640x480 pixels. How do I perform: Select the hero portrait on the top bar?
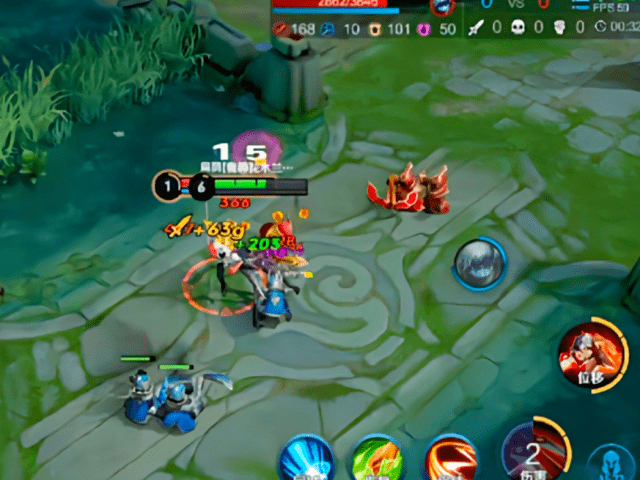[442, 7]
